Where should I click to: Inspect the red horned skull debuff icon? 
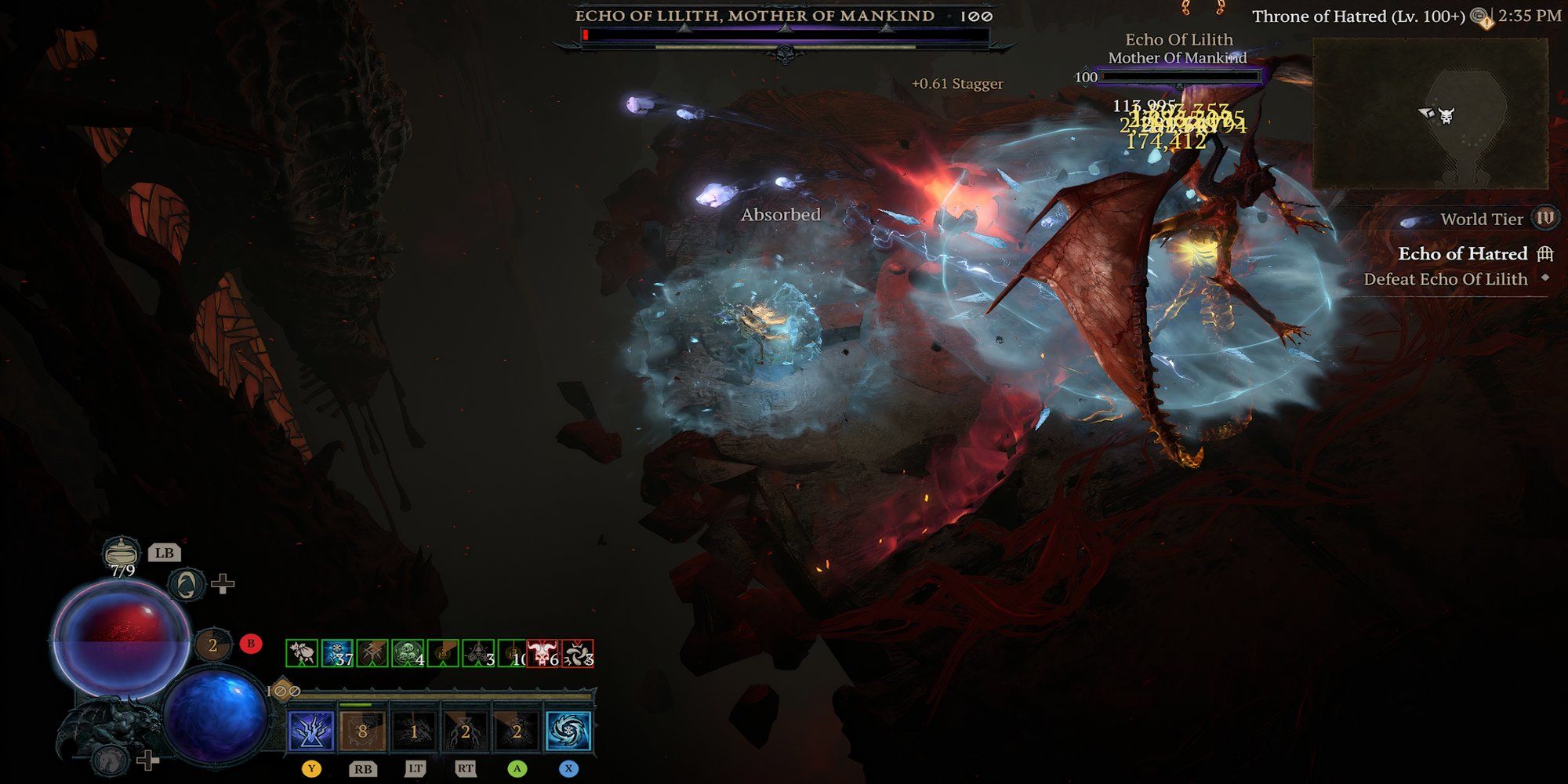tap(542, 653)
